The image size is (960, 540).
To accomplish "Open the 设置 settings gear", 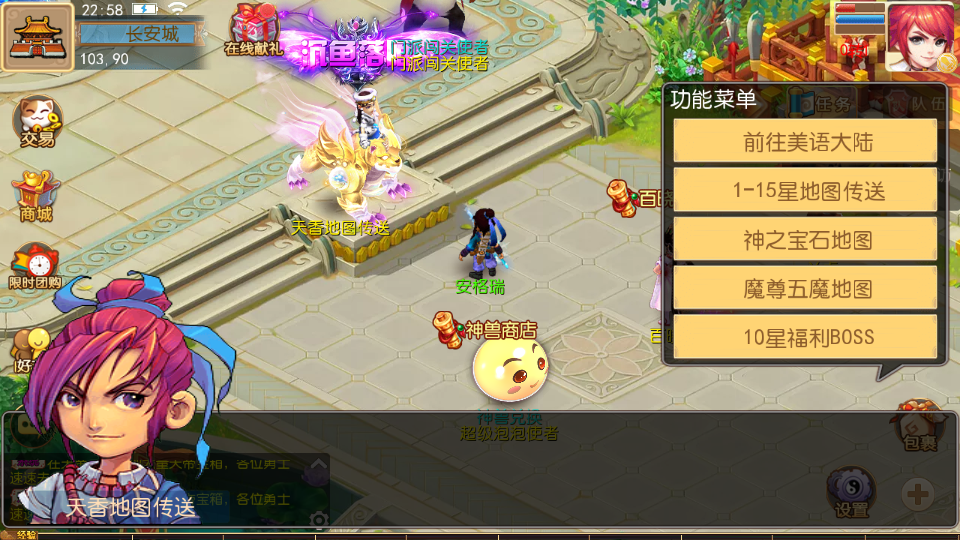I will click(x=851, y=493).
